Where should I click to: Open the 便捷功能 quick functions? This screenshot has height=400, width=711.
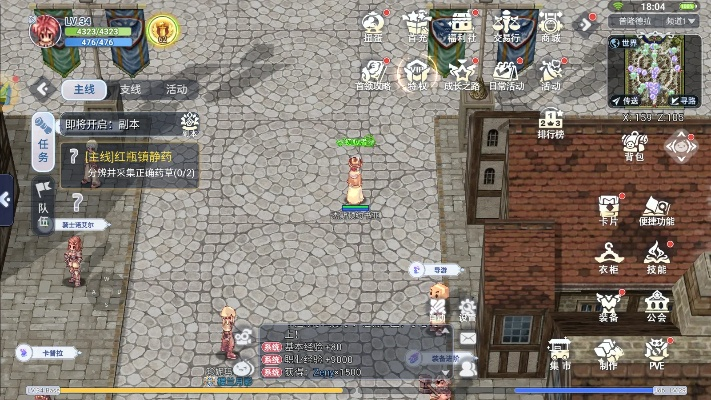[656, 208]
